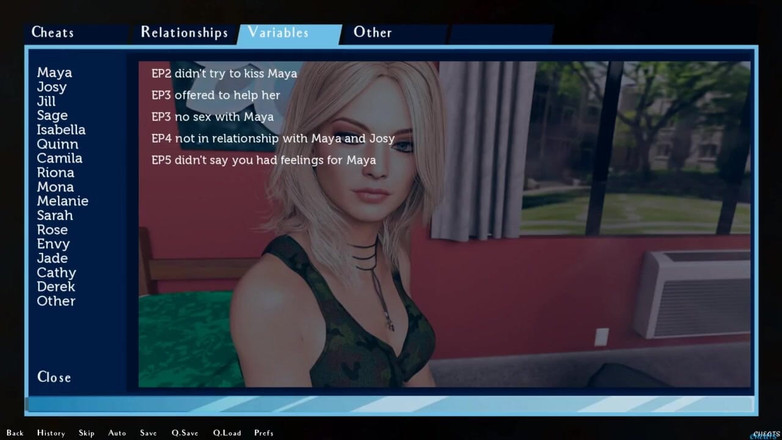
Task: Switch to the Cheats tab
Action: [53, 32]
